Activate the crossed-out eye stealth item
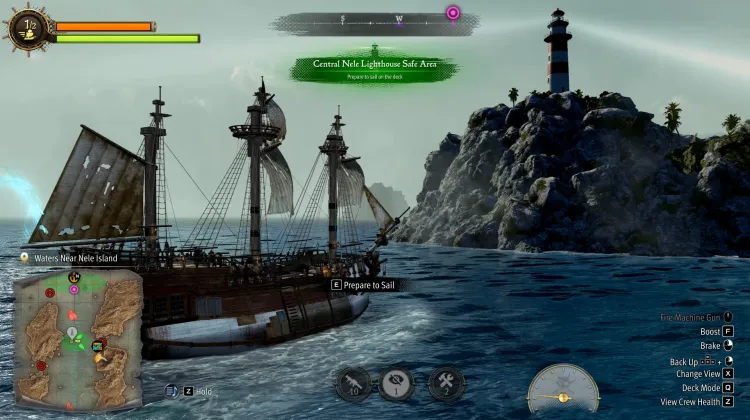This screenshot has height=420, width=750. coord(397,384)
